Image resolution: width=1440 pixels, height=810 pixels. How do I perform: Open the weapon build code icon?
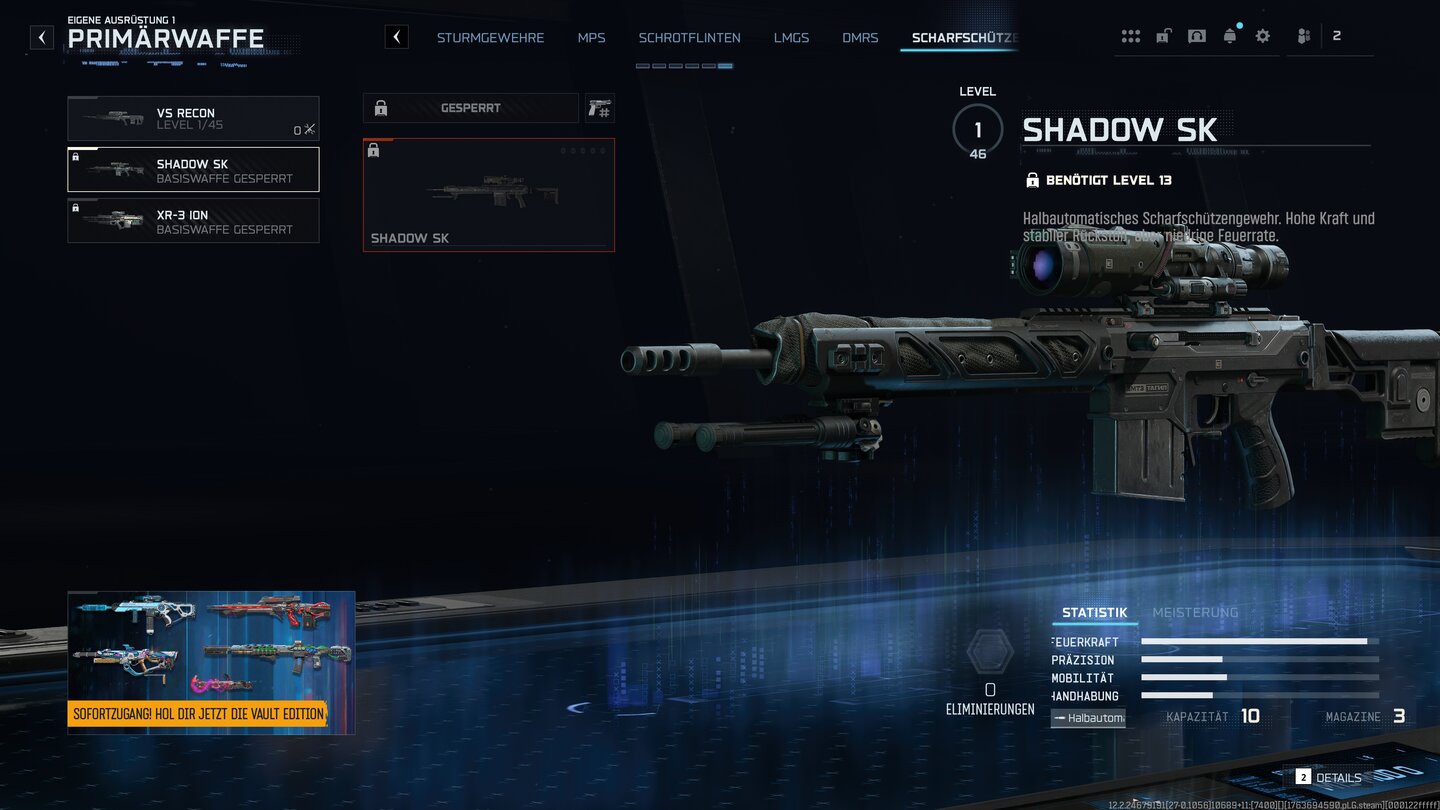pos(599,108)
